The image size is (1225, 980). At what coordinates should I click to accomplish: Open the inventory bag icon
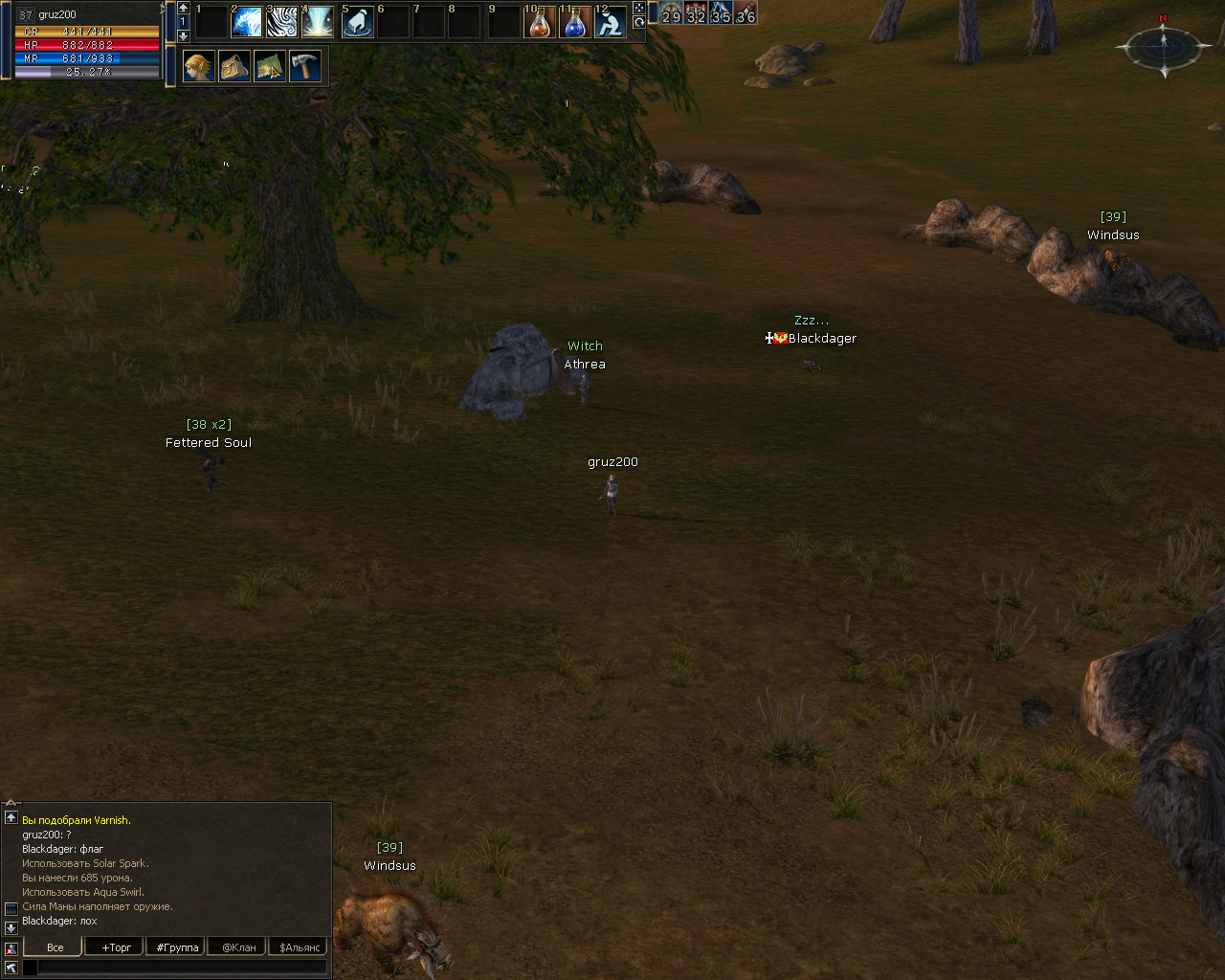pos(234,67)
